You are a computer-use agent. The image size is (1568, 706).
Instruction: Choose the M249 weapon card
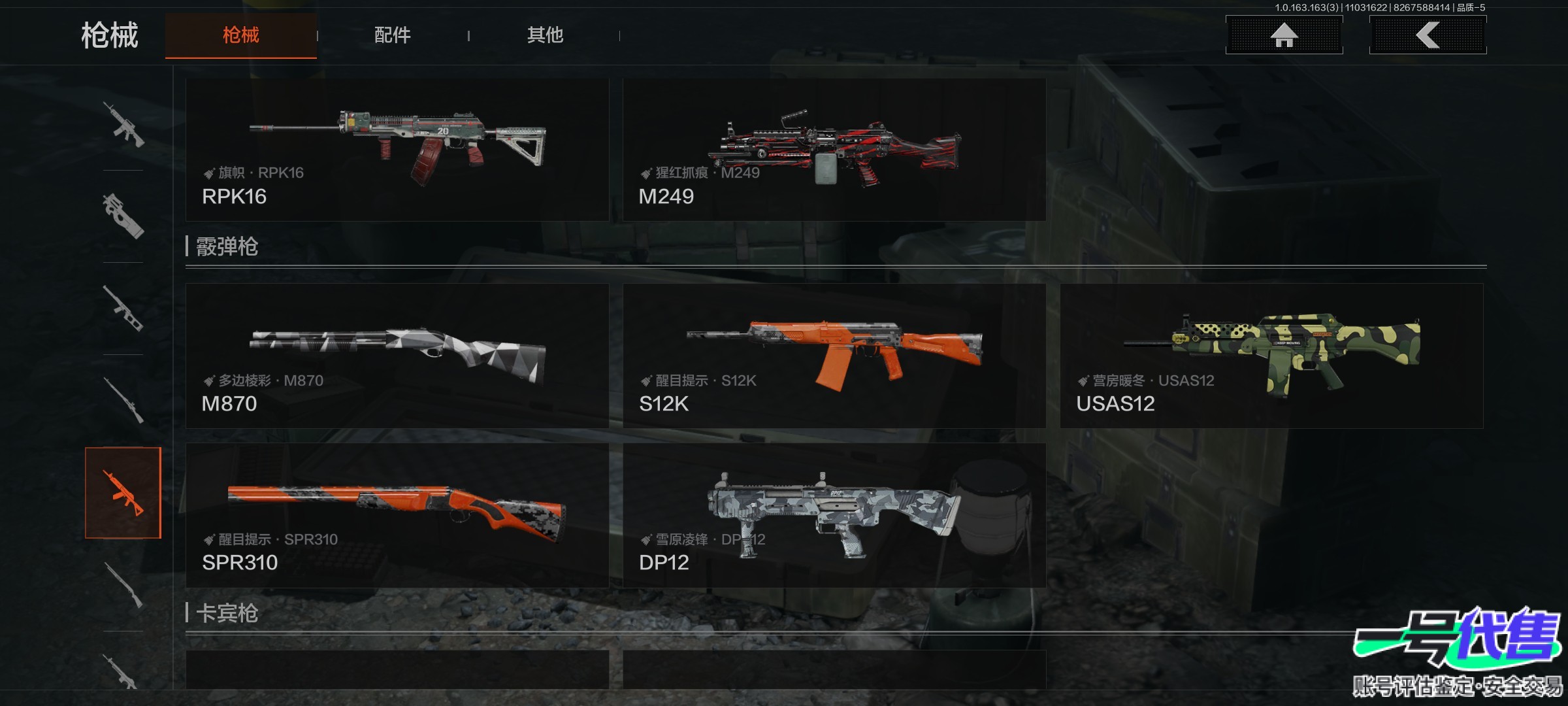834,150
